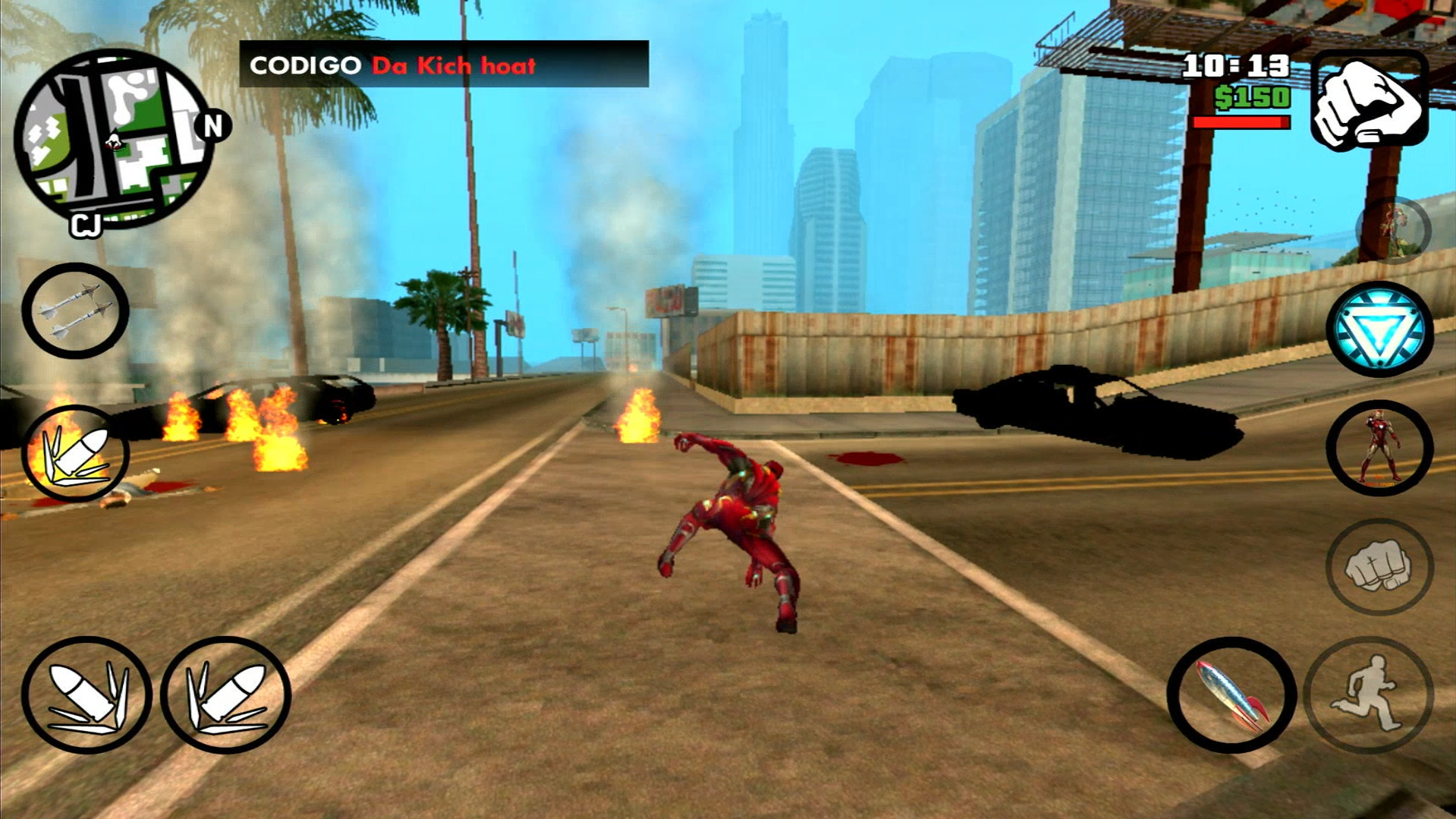The width and height of the screenshot is (1456, 819).
Task: Tap the left-pointing bullet button
Action: [86, 695]
